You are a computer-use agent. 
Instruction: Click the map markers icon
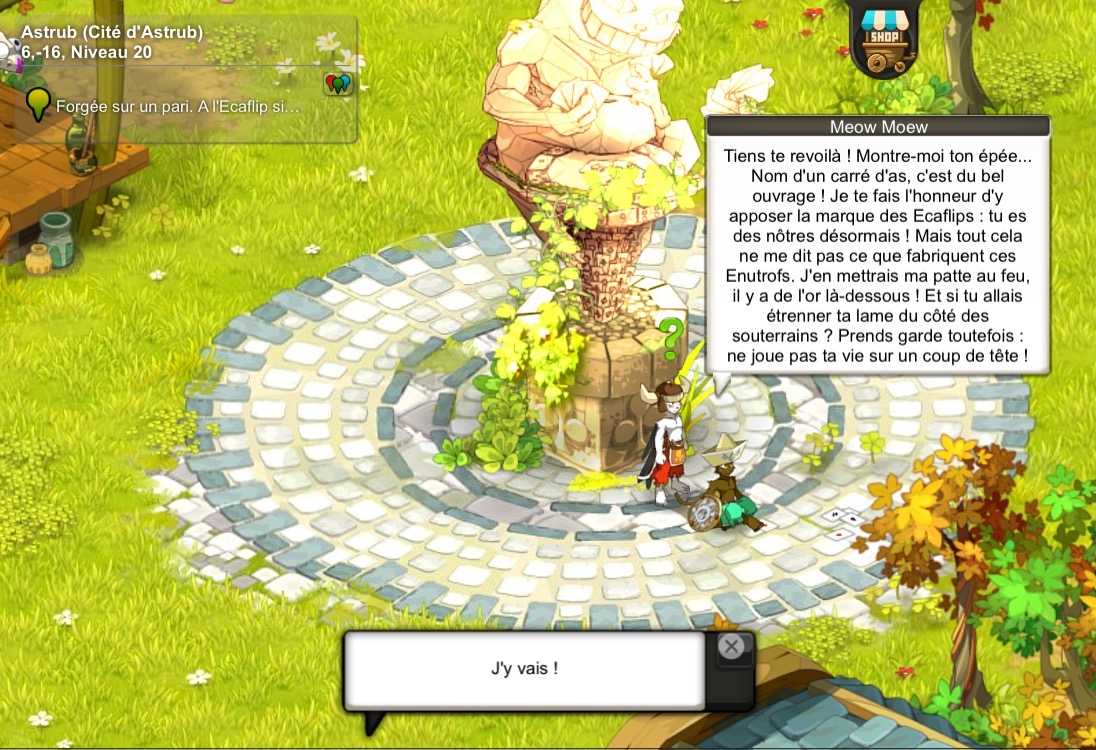click(339, 84)
